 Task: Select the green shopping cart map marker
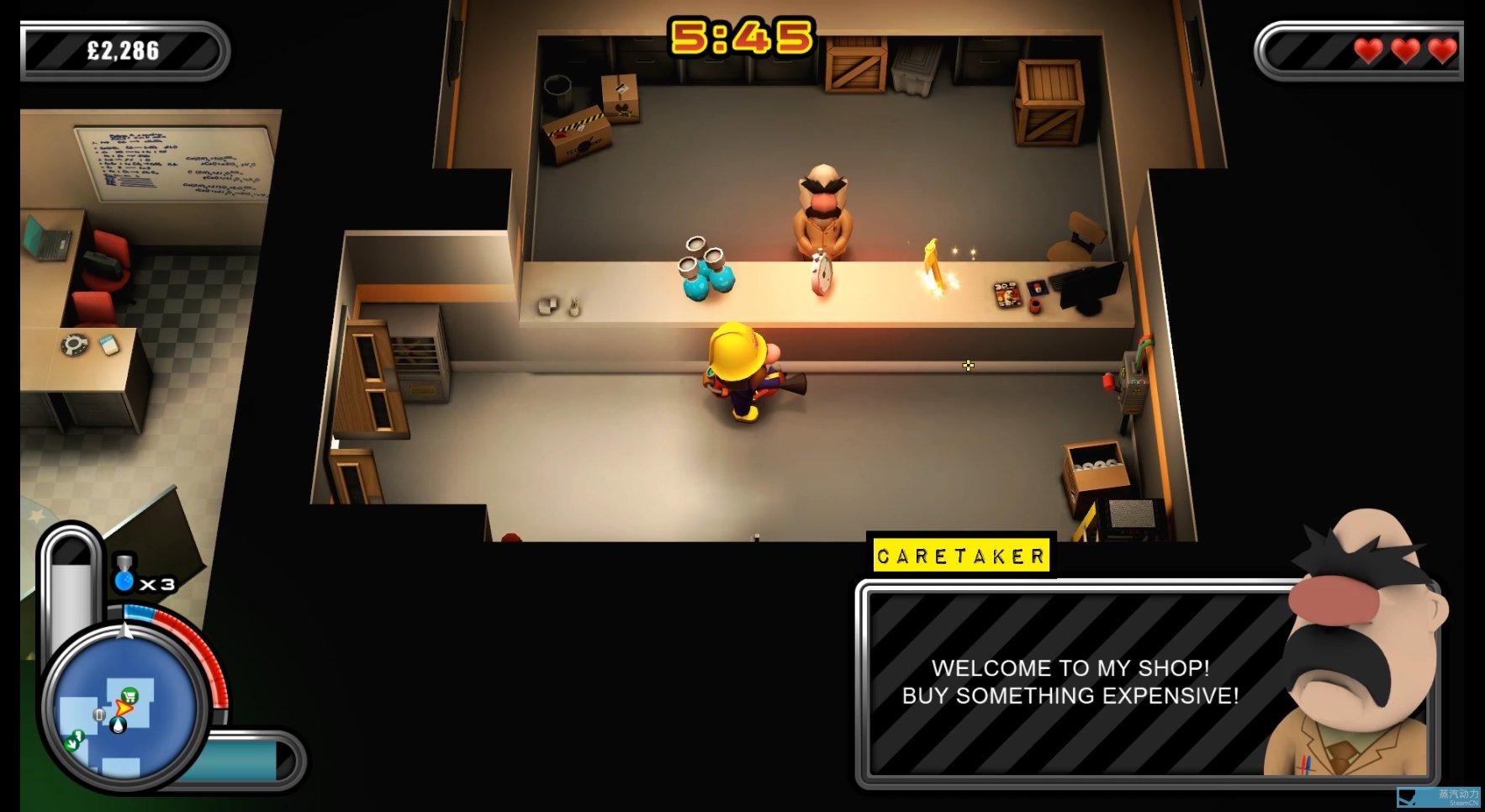click(129, 695)
